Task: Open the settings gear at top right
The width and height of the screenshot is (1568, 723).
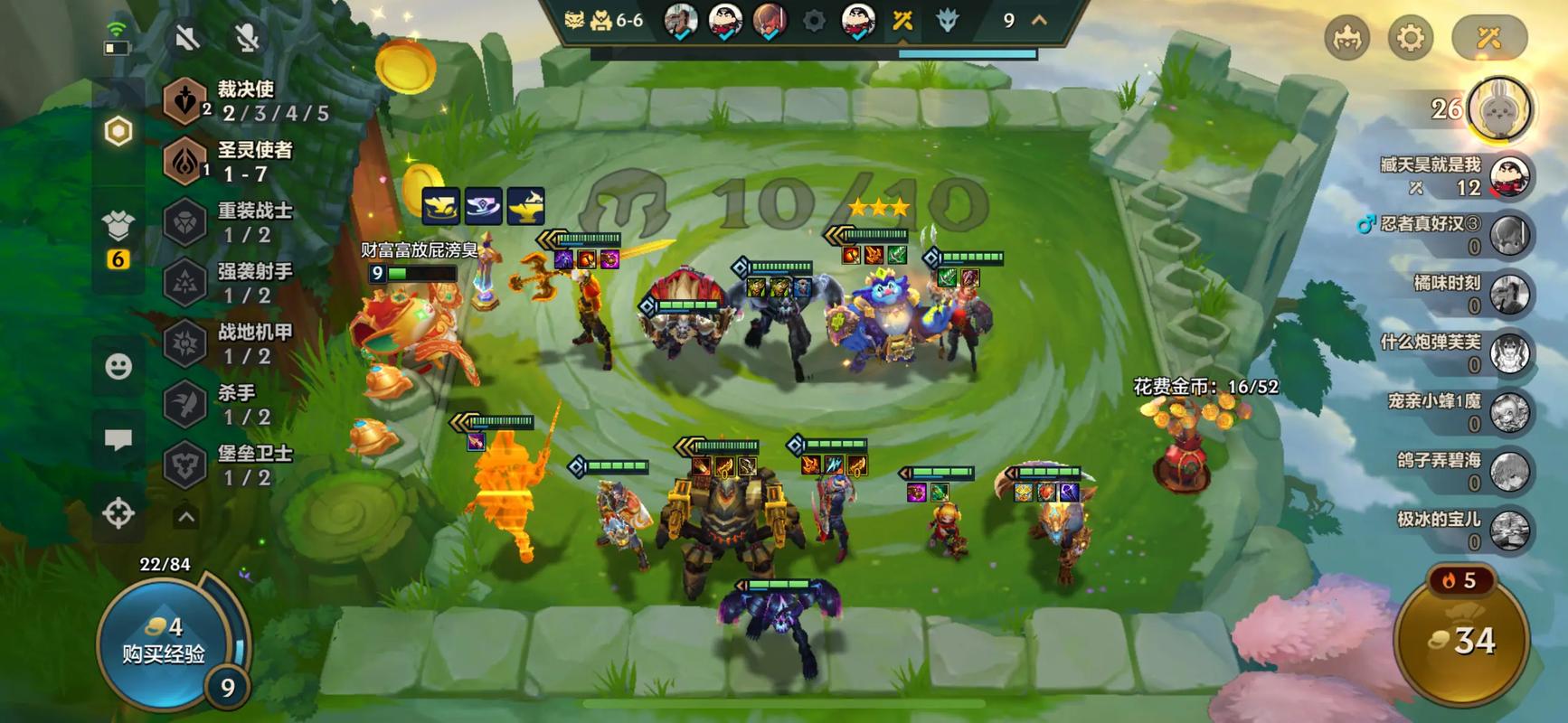Action: [x=1411, y=38]
